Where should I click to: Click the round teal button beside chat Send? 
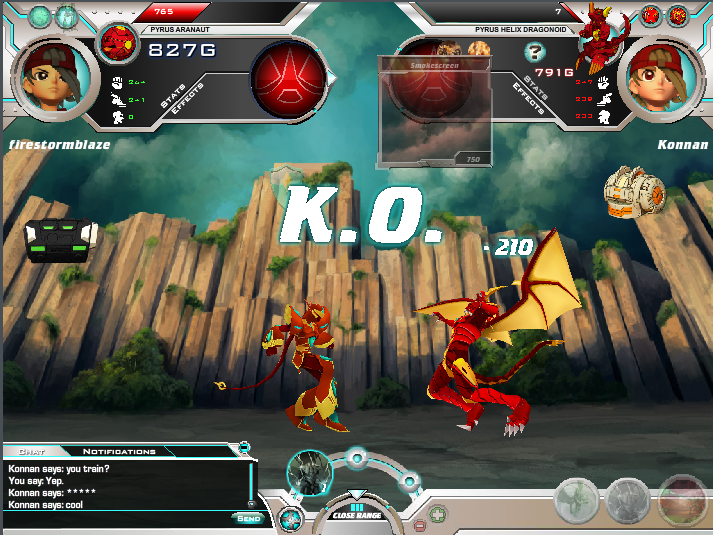pos(290,518)
